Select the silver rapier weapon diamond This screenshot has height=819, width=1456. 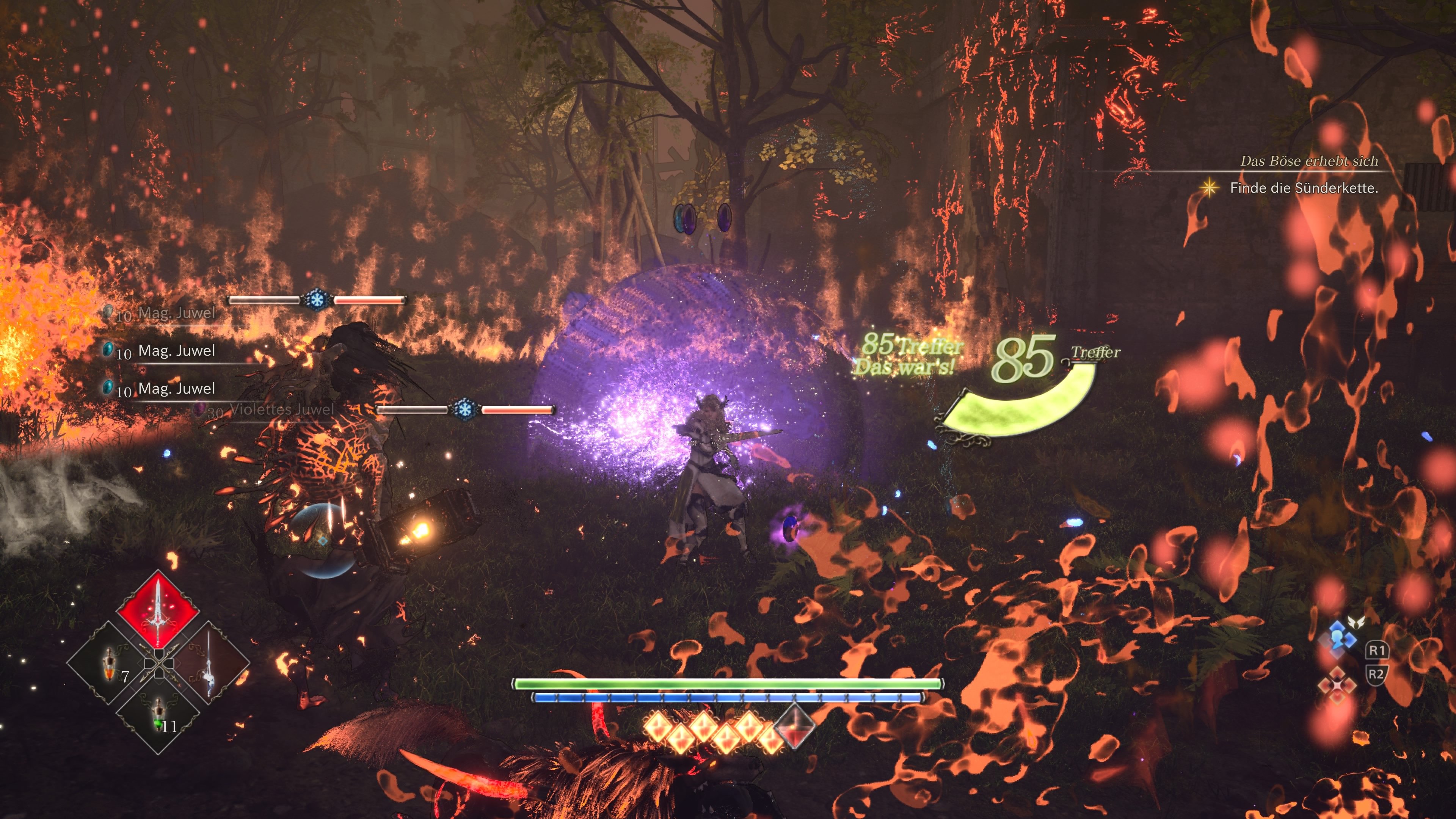pos(209,663)
